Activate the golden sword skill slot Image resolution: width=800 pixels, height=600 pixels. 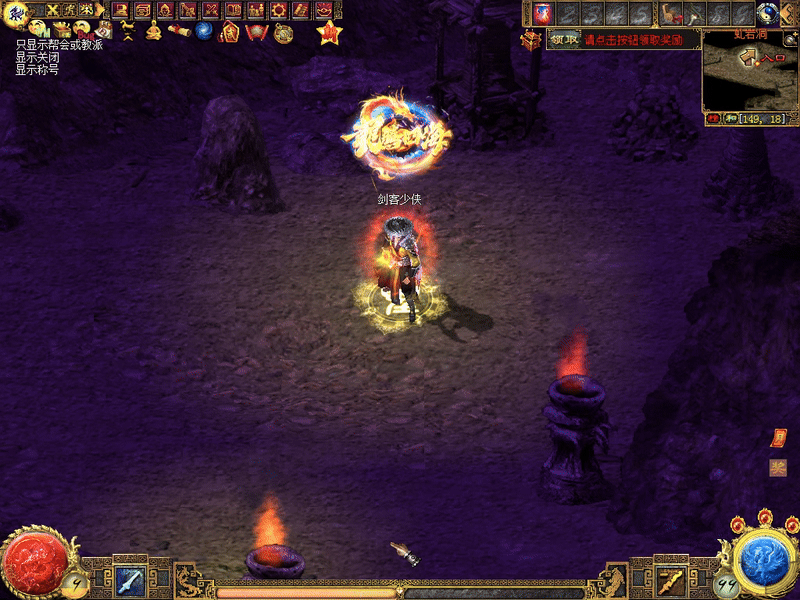(670, 578)
